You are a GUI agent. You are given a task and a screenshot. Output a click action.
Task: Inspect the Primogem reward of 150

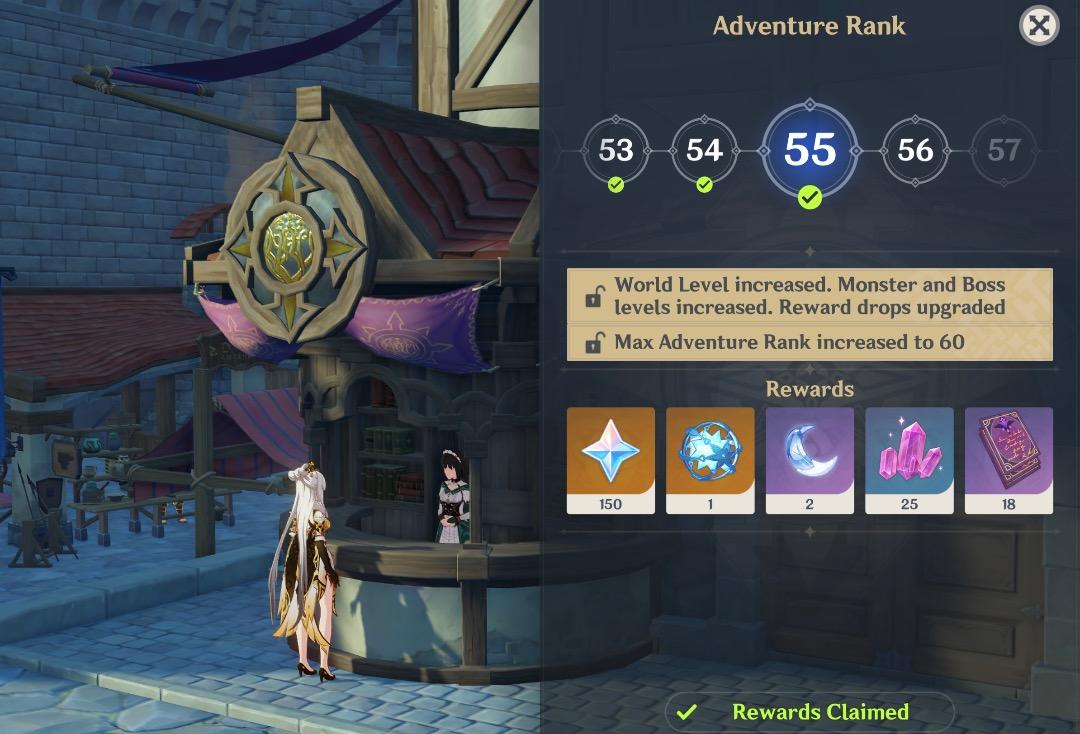click(610, 459)
